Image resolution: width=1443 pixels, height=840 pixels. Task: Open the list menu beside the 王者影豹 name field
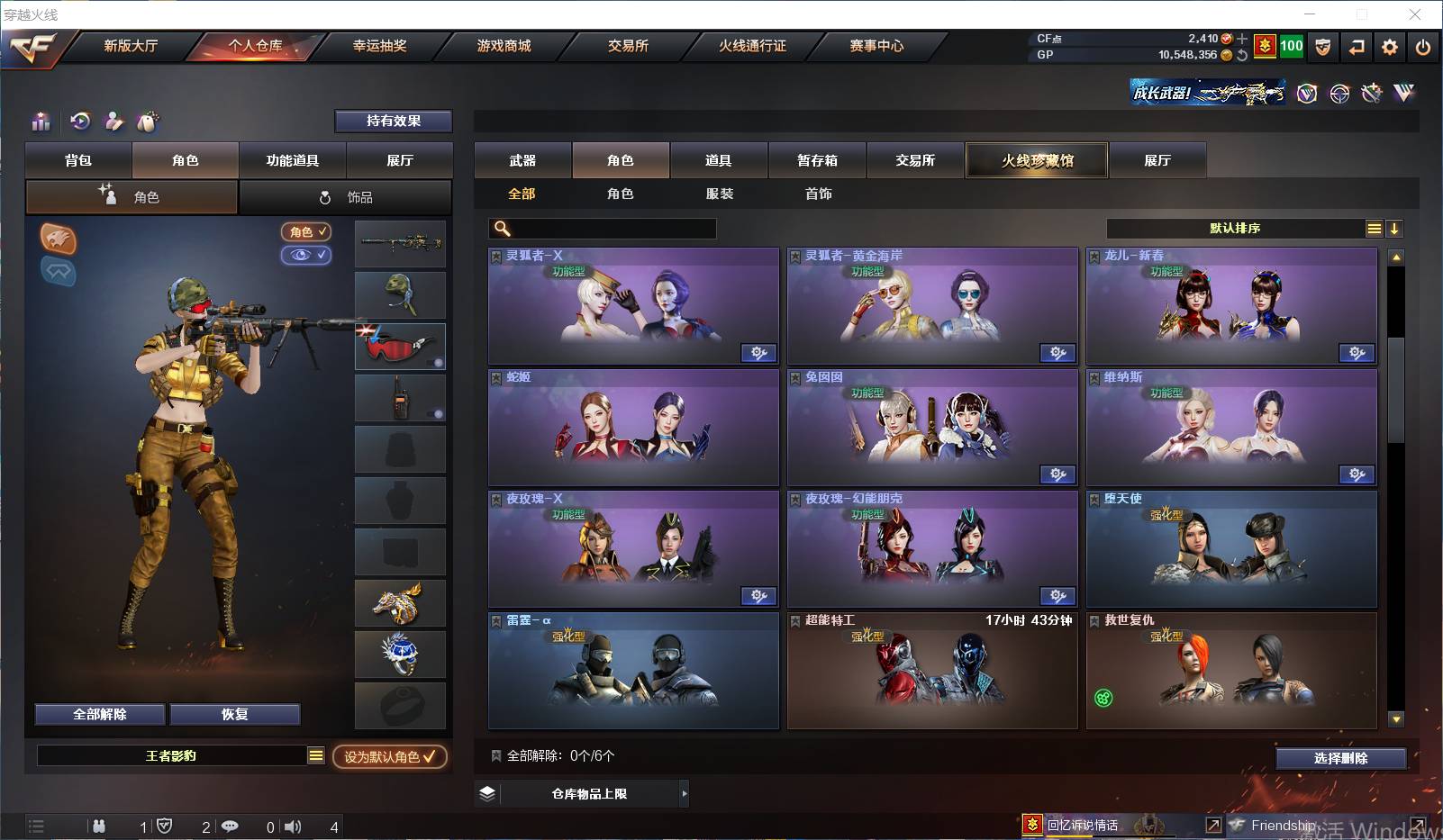(x=316, y=756)
